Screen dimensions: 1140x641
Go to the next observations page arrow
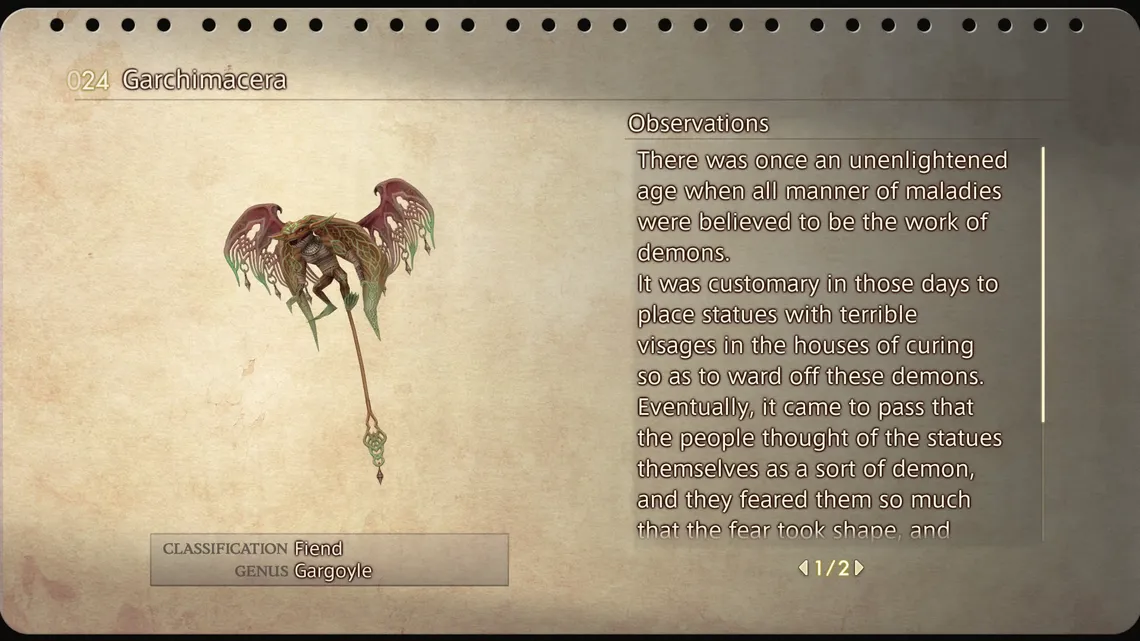tap(859, 568)
